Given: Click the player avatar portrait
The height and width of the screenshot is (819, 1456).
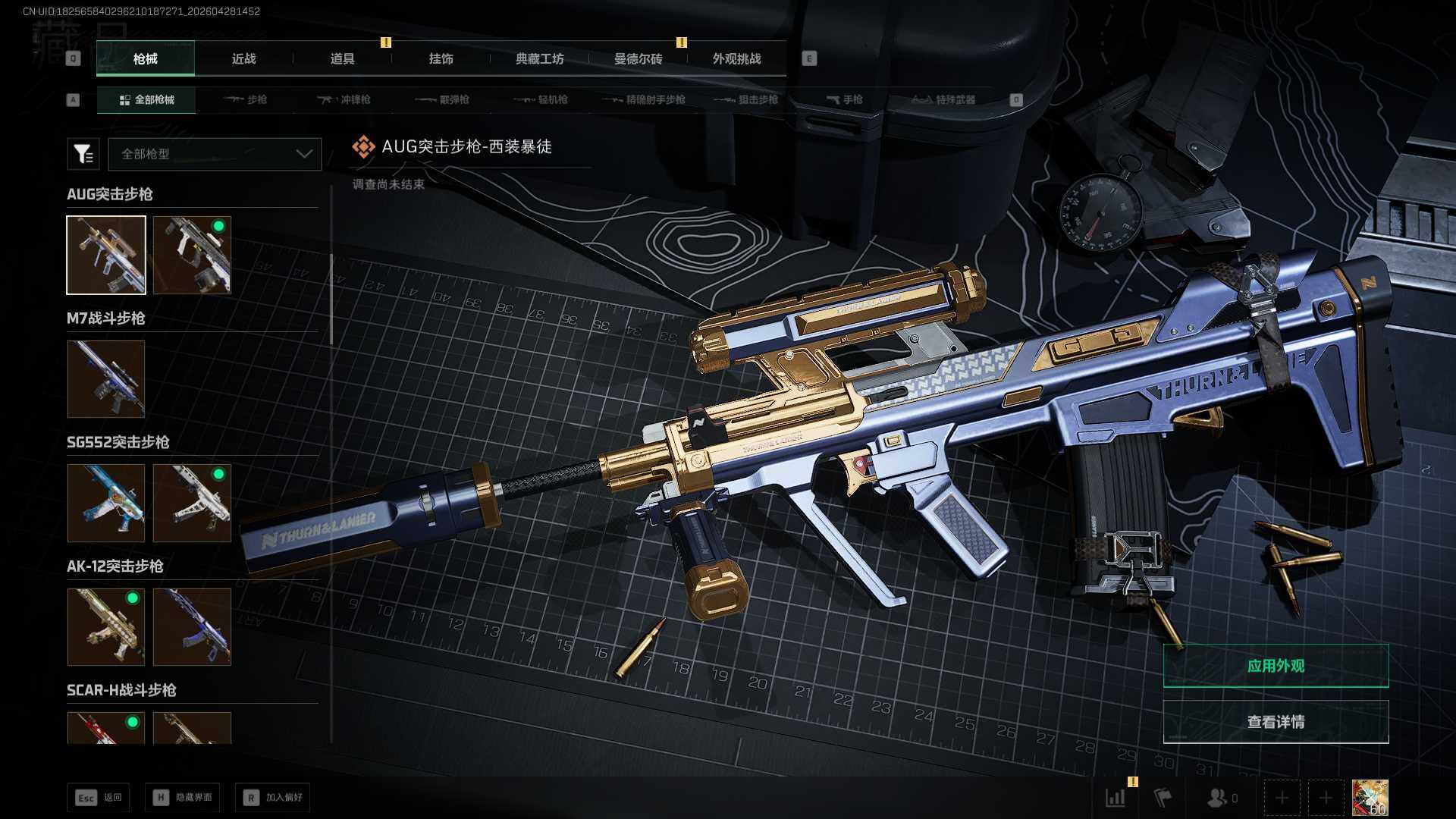Looking at the screenshot, I should (1370, 798).
